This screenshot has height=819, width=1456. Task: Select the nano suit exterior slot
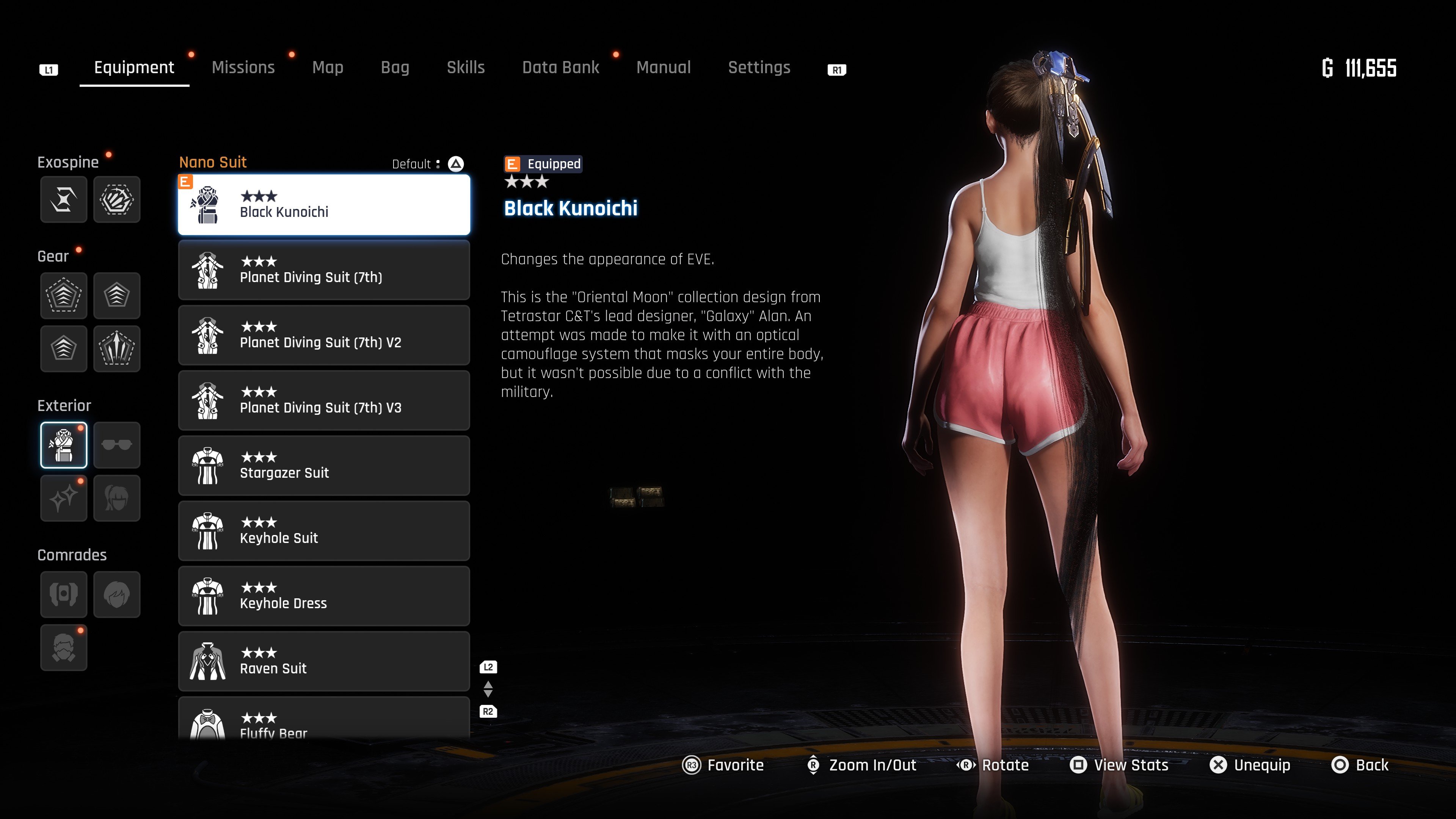(64, 445)
